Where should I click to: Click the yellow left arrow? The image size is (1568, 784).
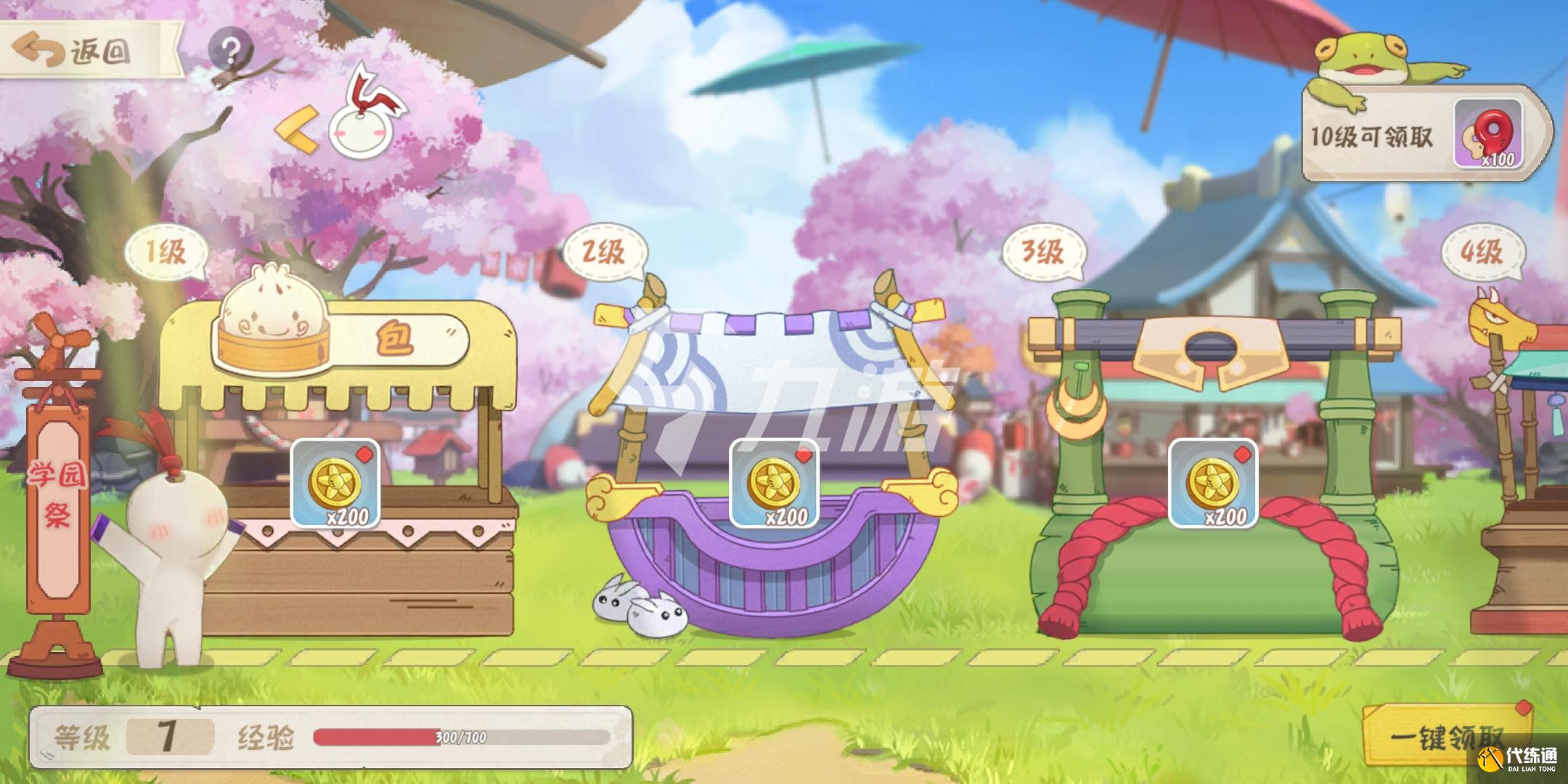298,129
